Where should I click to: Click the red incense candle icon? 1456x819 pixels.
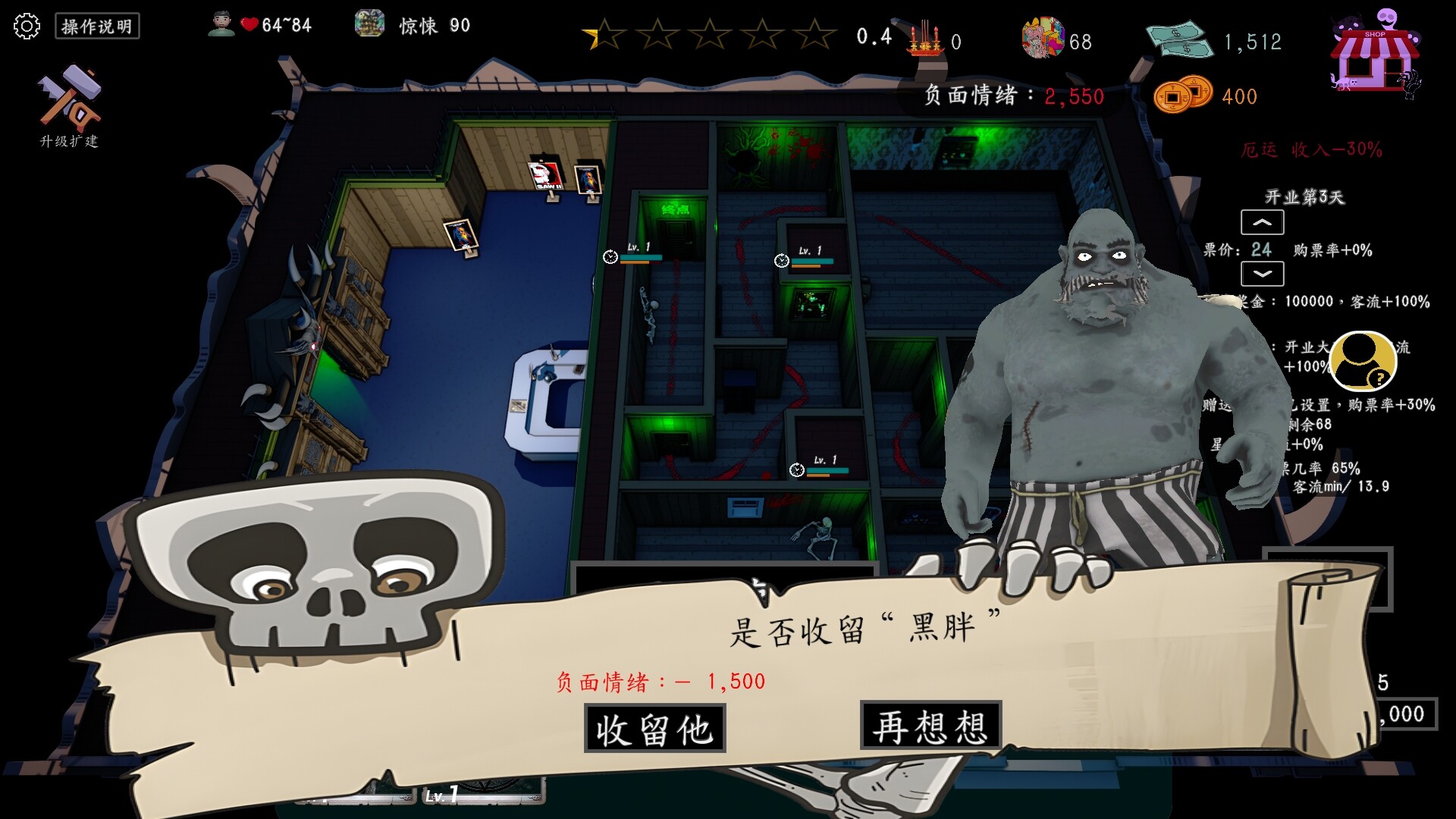click(x=924, y=39)
